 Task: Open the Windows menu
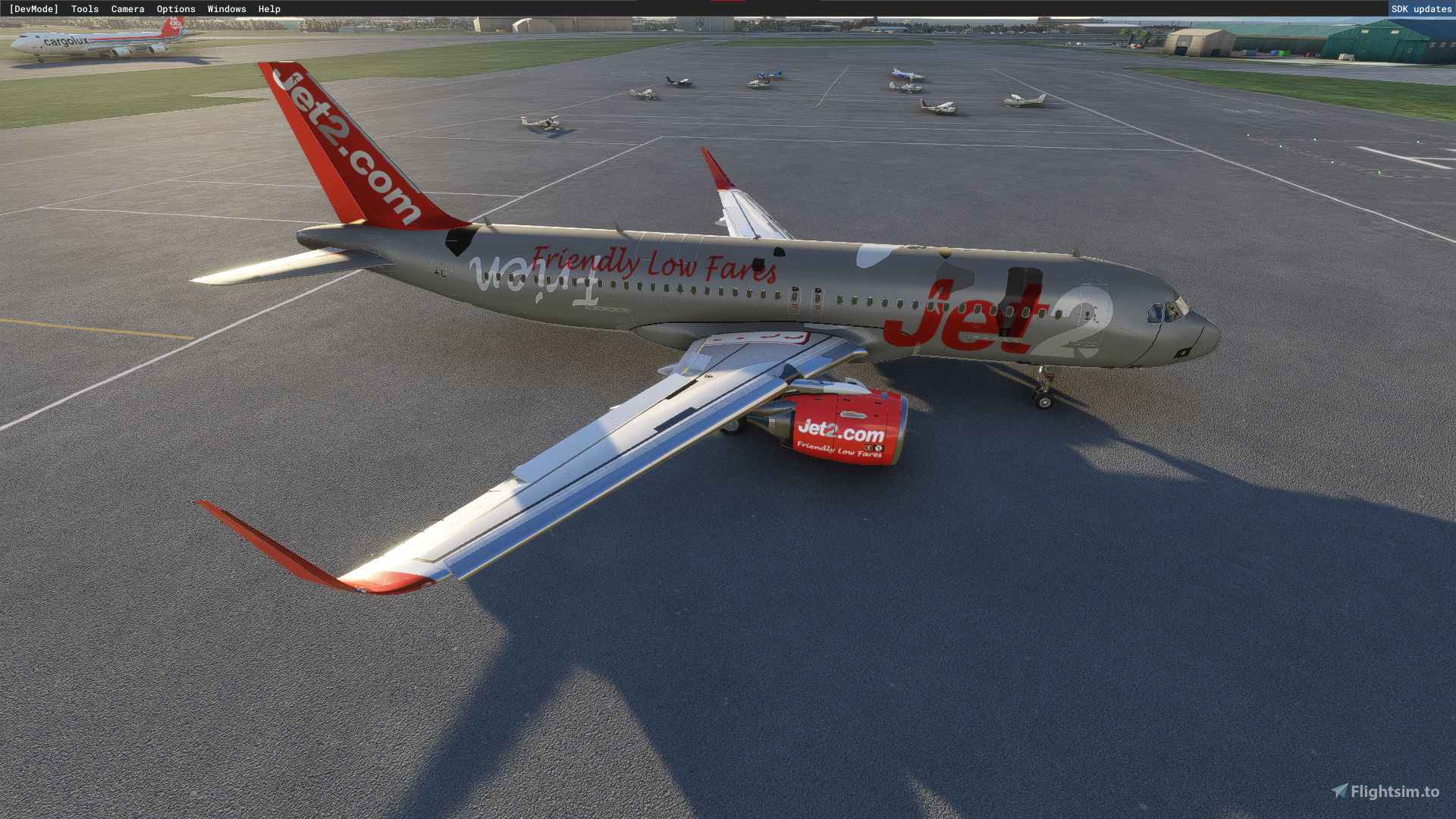coord(225,8)
